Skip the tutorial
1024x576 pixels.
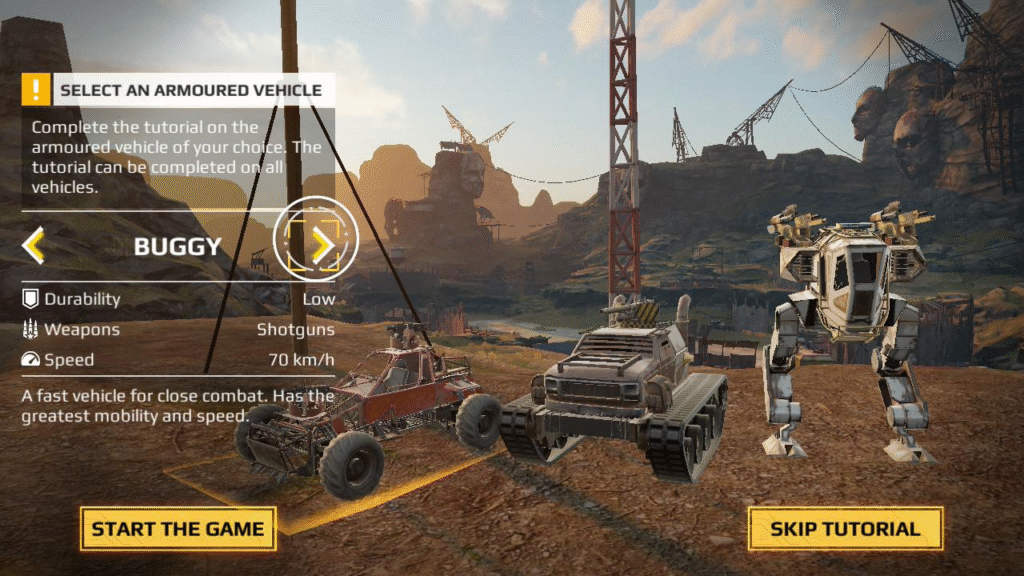tap(845, 529)
